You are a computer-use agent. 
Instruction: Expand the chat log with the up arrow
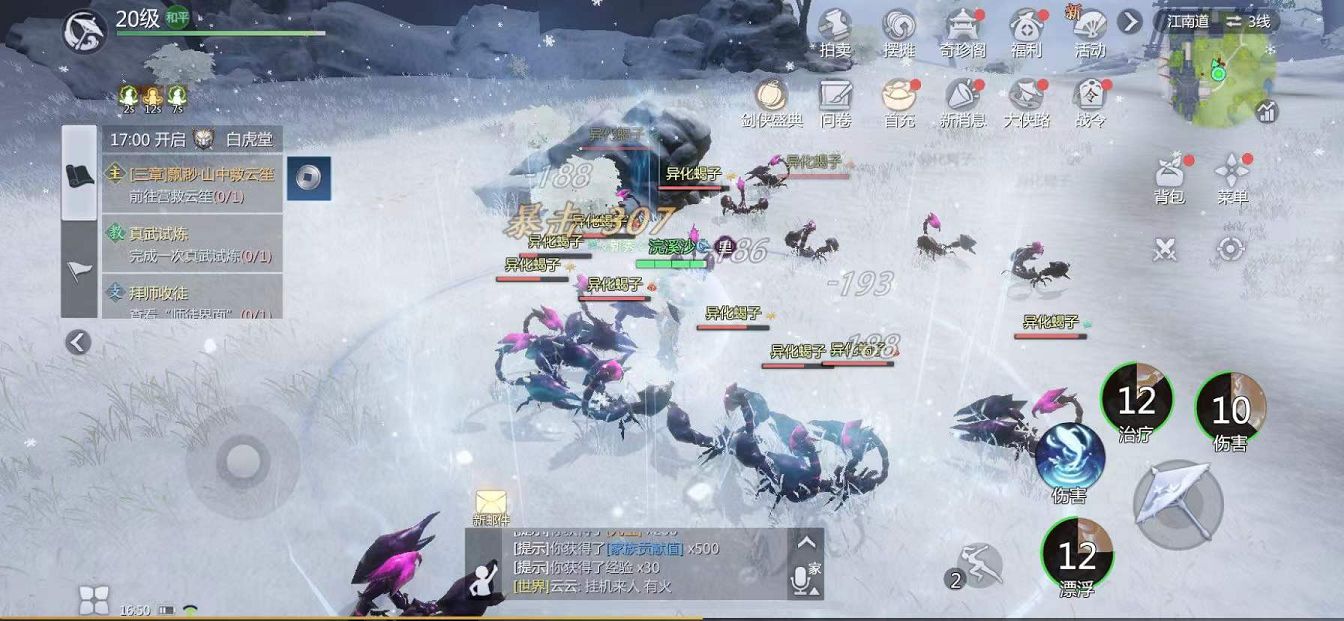click(x=806, y=543)
